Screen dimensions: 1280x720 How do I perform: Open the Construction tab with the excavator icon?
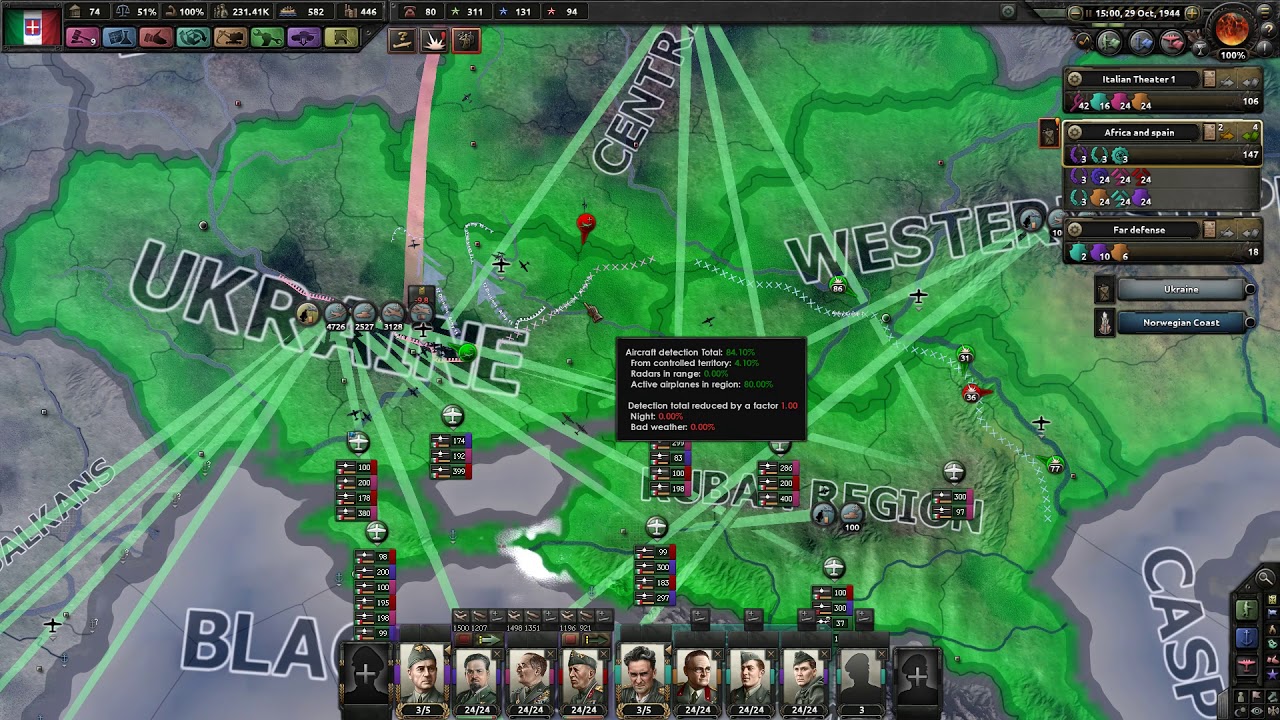230,37
